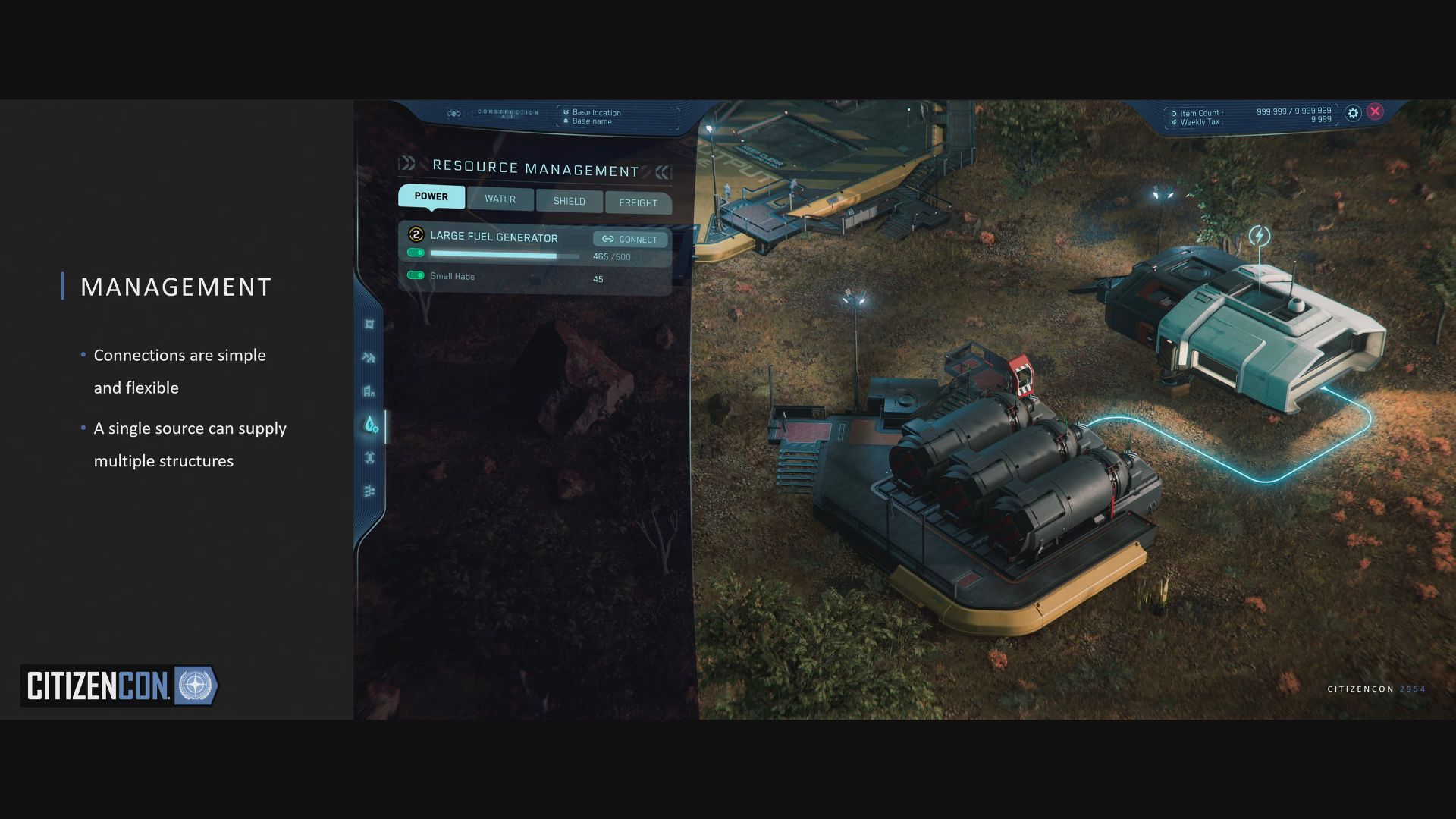Choose the water-drop resource management icon
Viewport: 1456px width, 819px height.
pyautogui.click(x=370, y=425)
